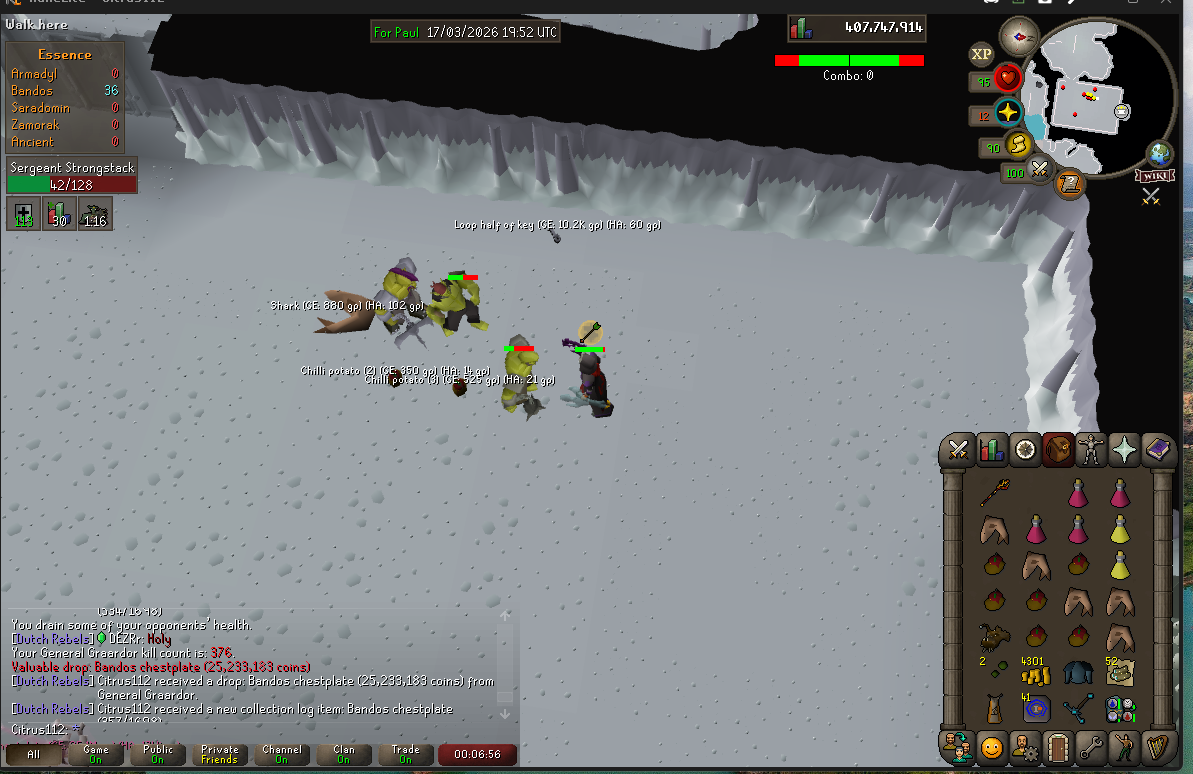The image size is (1193, 774).
Task: Open the Settings wrench tab
Action: click(x=1091, y=747)
